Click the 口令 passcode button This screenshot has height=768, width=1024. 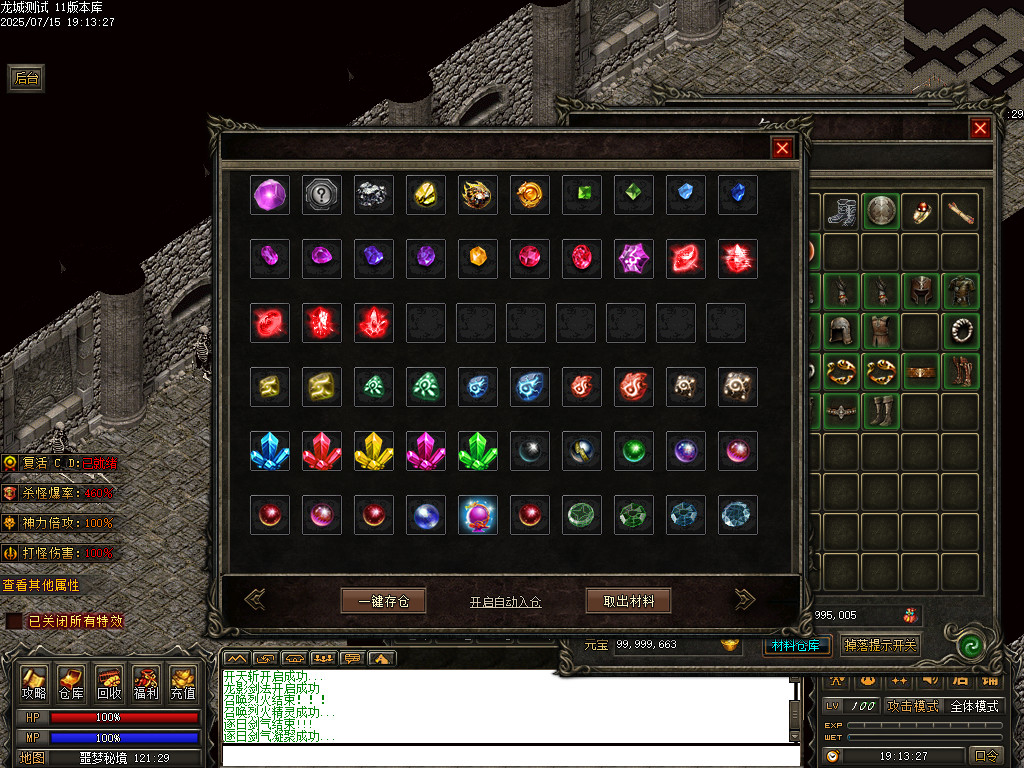[985, 755]
